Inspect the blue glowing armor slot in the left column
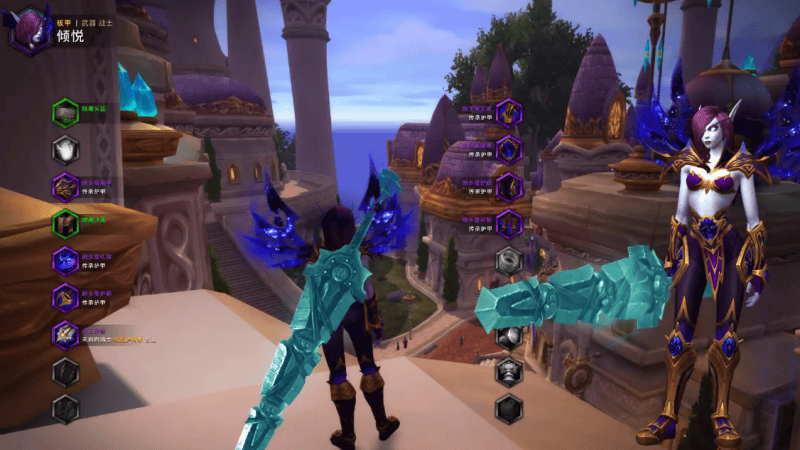 65,260
